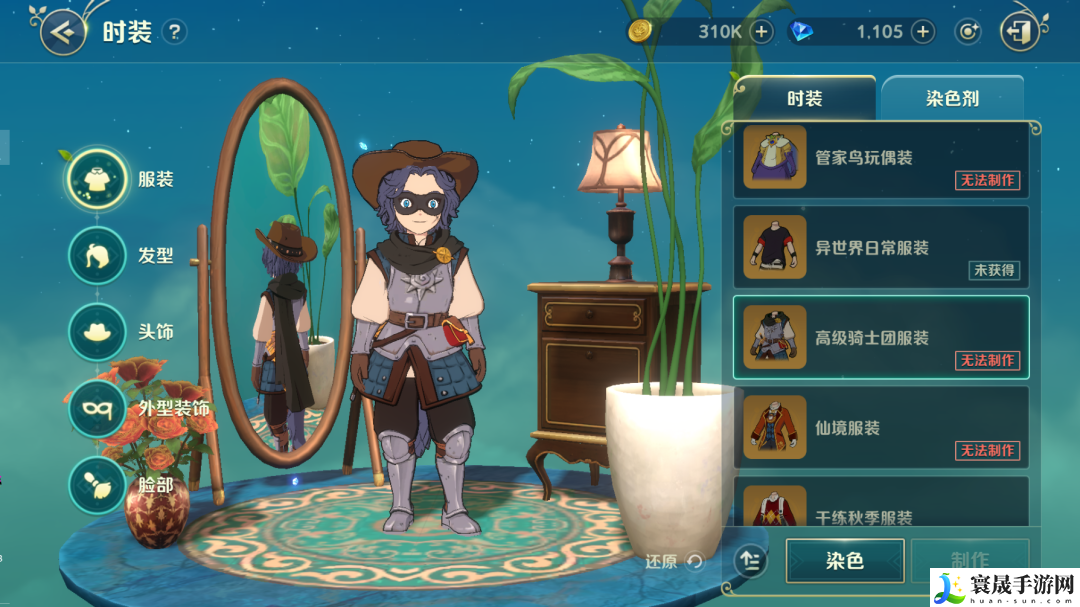Switch to the 时装 tab

click(x=804, y=98)
